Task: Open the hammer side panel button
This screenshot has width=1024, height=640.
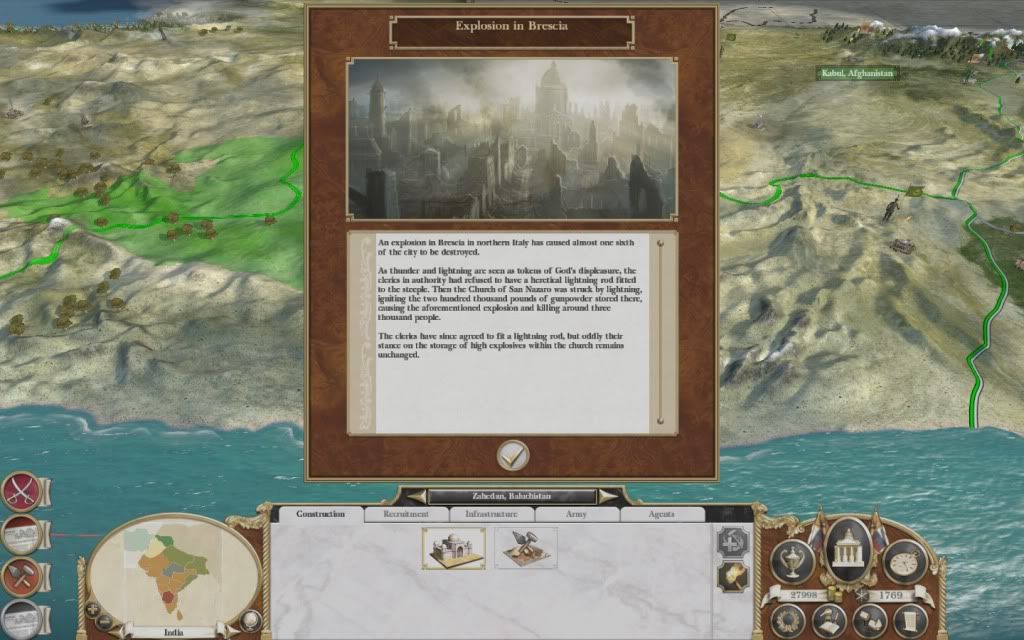Action: (20, 576)
